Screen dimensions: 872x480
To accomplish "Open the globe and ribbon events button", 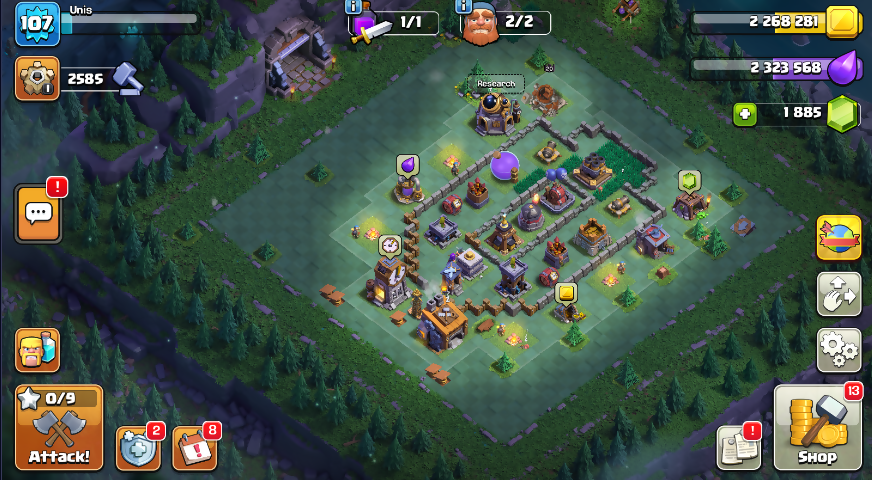I will pos(838,238).
